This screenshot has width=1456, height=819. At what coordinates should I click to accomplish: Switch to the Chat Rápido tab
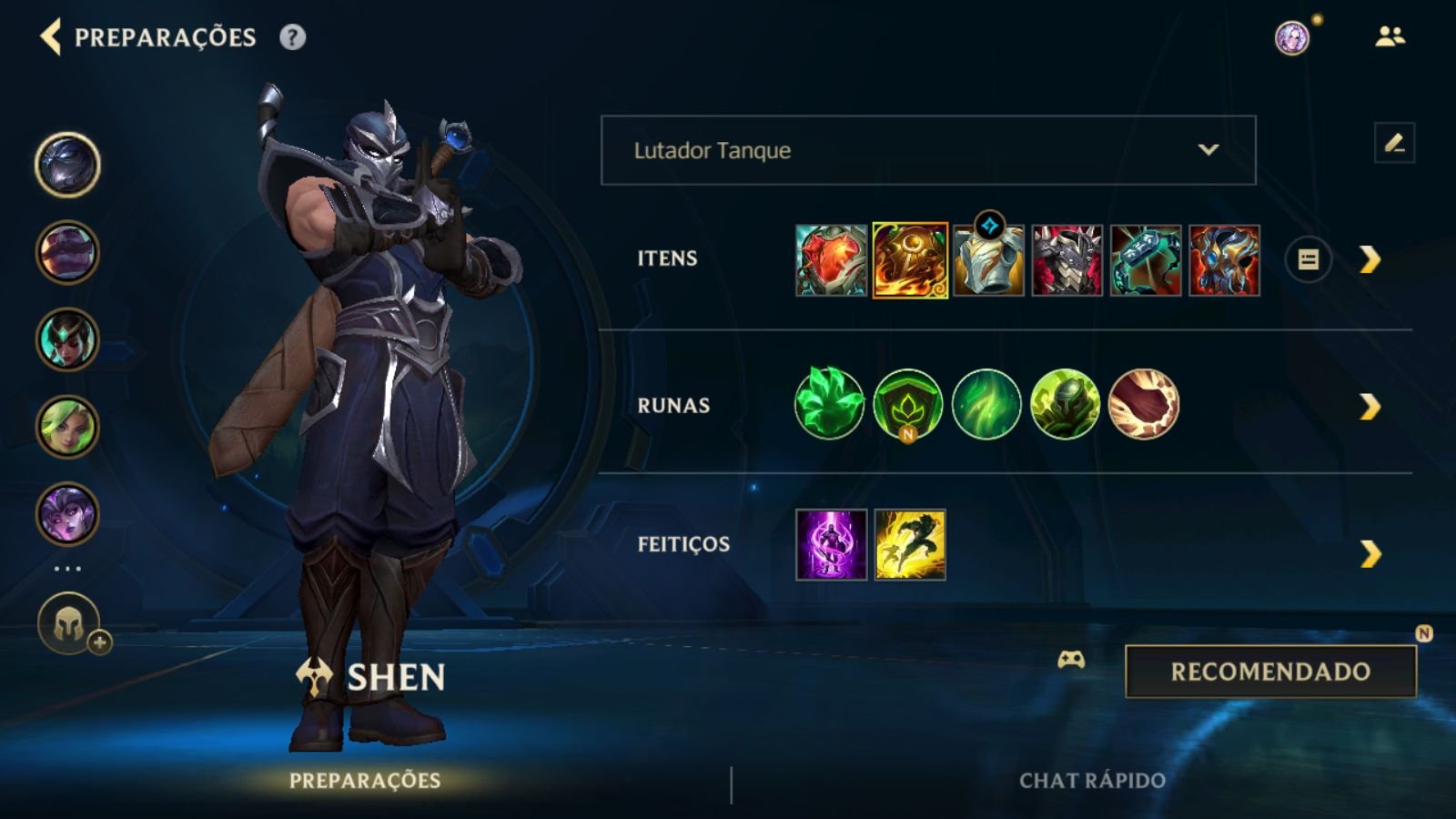(1092, 781)
